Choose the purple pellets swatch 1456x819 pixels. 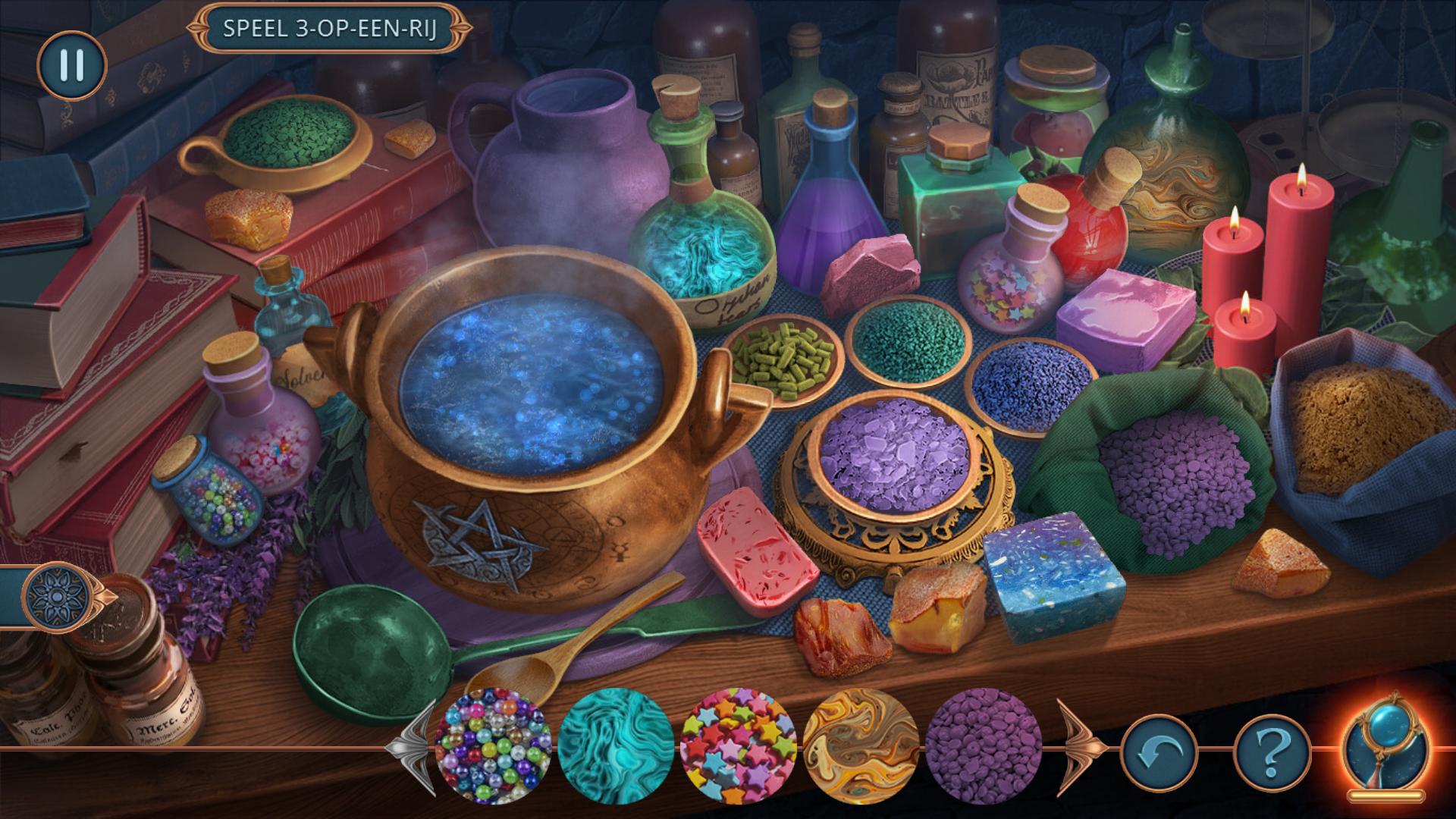pos(983,745)
